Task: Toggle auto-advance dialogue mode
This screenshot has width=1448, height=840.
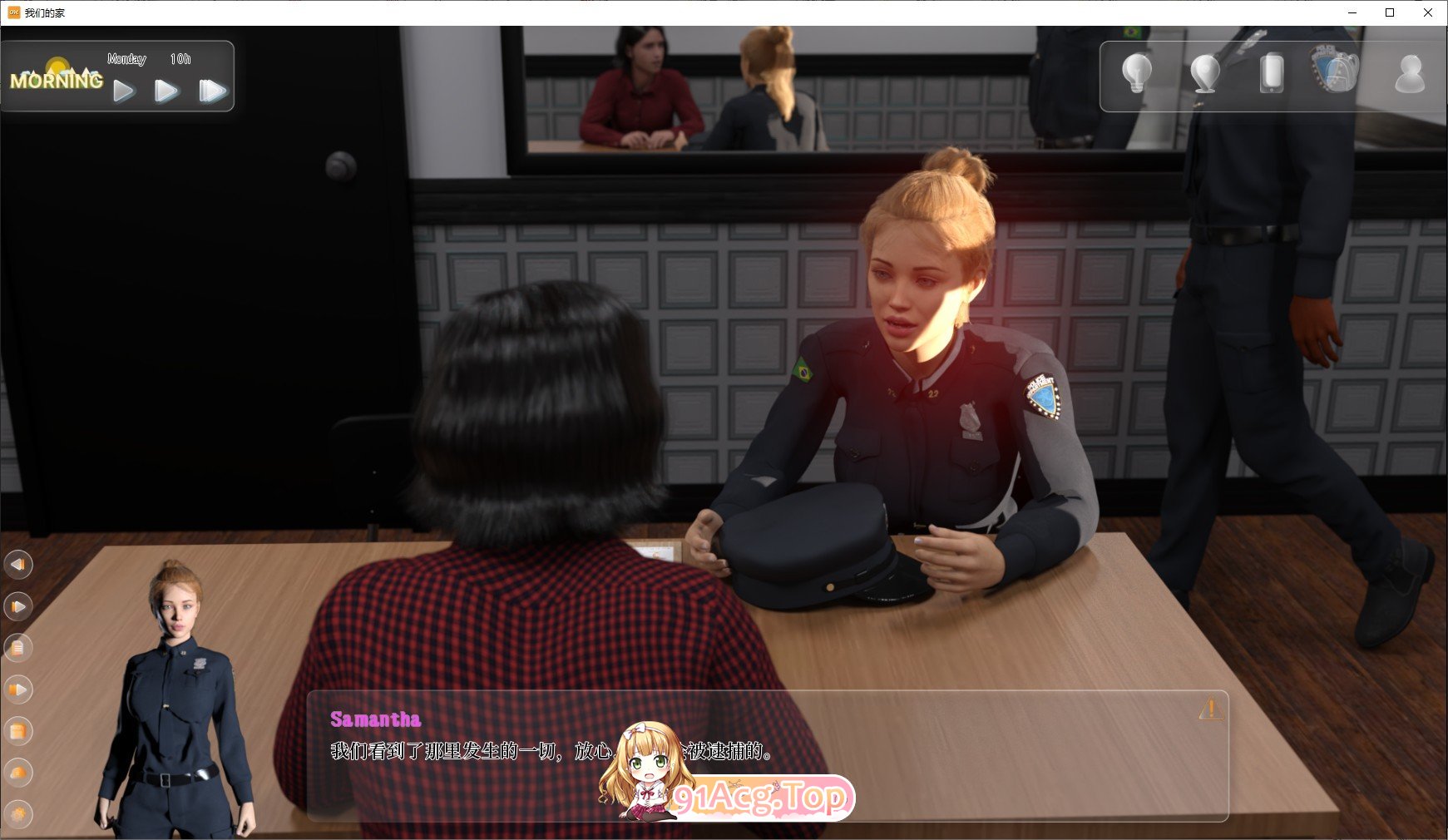Action: tap(18, 607)
